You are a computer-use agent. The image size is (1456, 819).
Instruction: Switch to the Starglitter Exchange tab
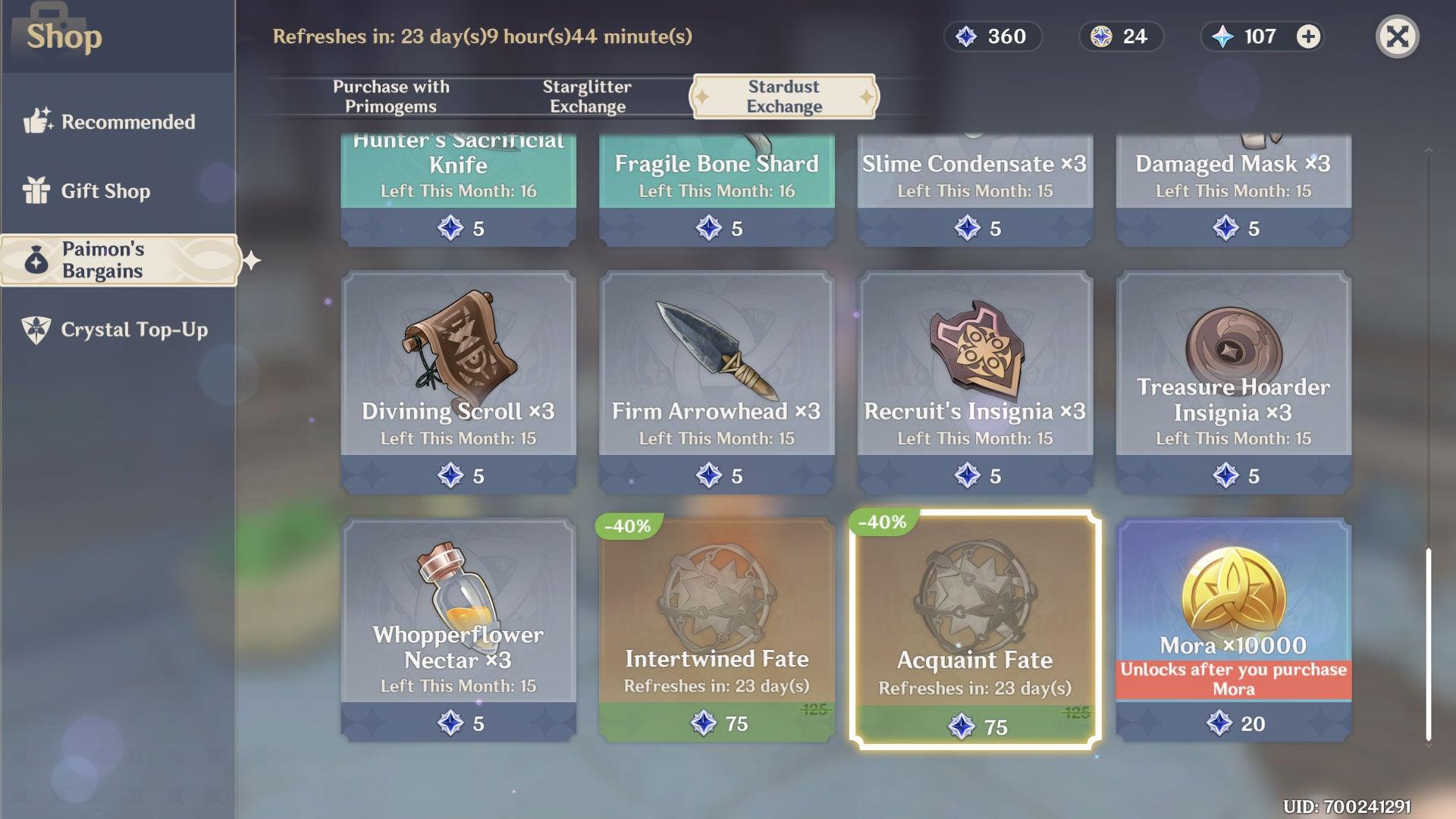[x=588, y=96]
